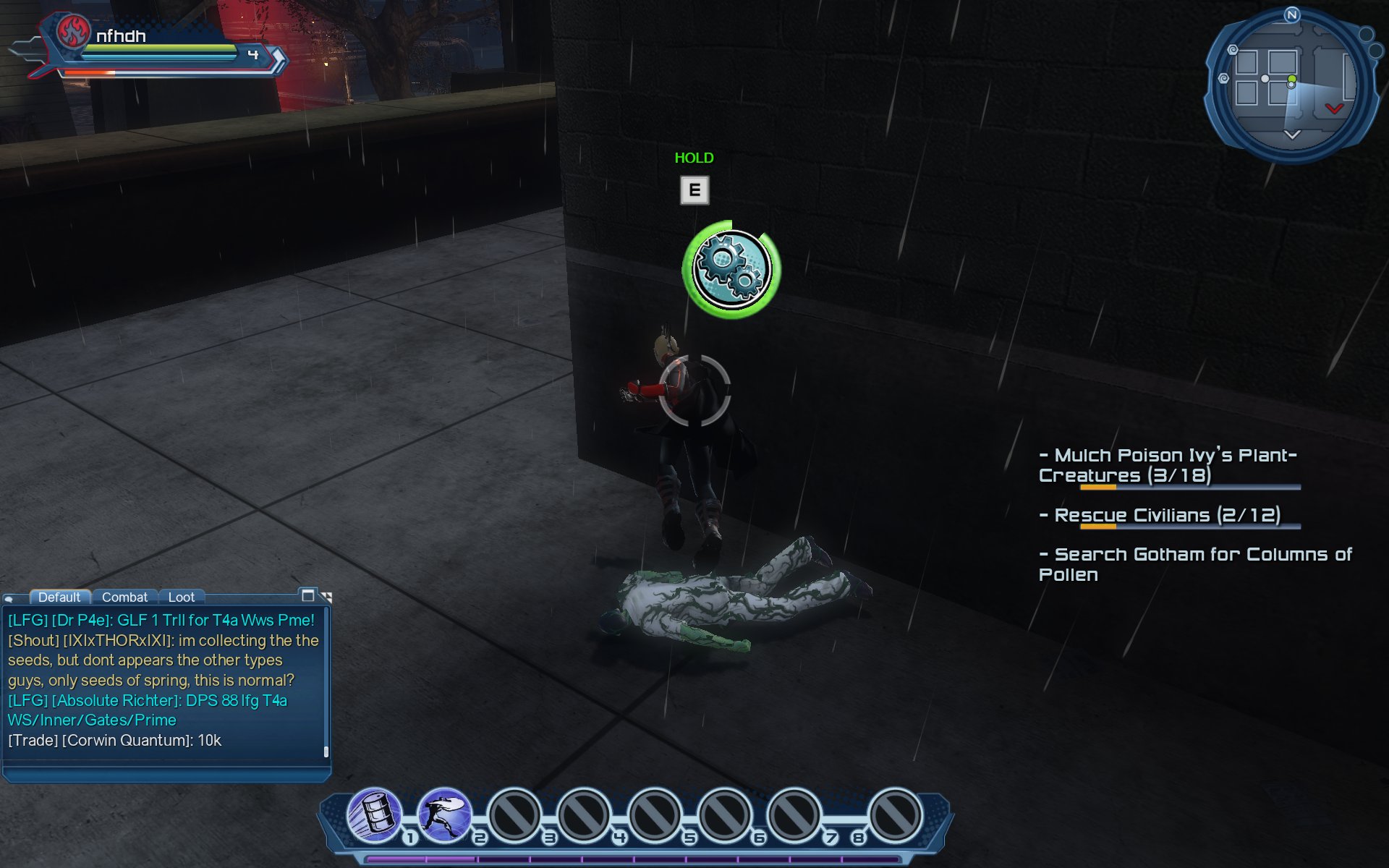Select the Loot chat tab
The height and width of the screenshot is (868, 1389).
(181, 597)
